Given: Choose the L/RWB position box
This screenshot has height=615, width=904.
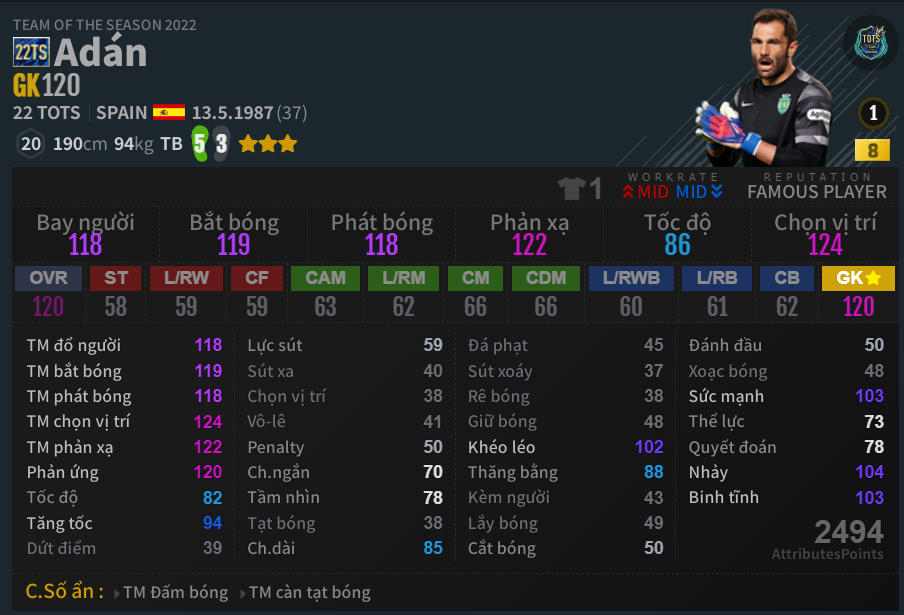Looking at the screenshot, I should [x=631, y=292].
